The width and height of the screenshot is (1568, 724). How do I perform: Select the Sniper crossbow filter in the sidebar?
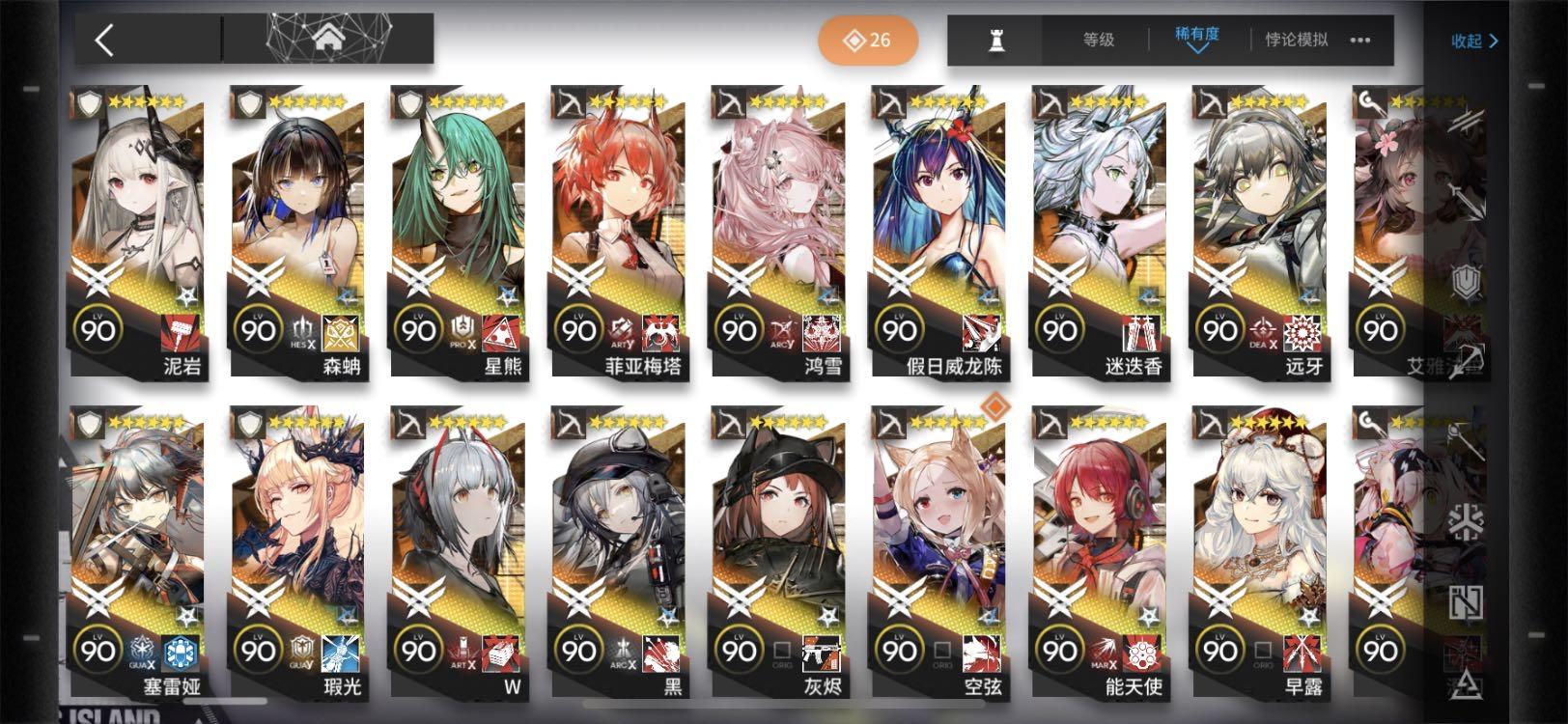point(1467,362)
